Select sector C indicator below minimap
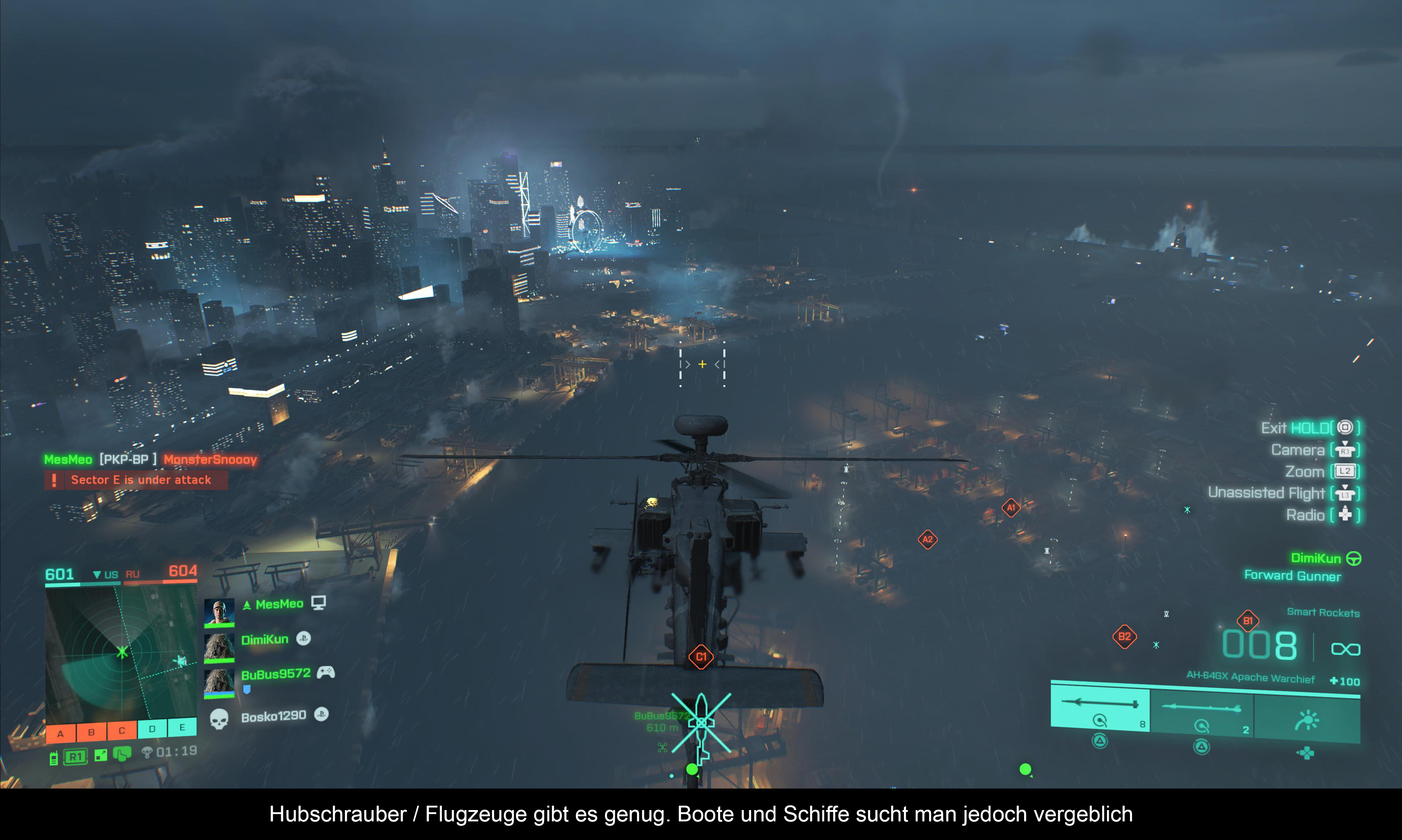 [122, 731]
